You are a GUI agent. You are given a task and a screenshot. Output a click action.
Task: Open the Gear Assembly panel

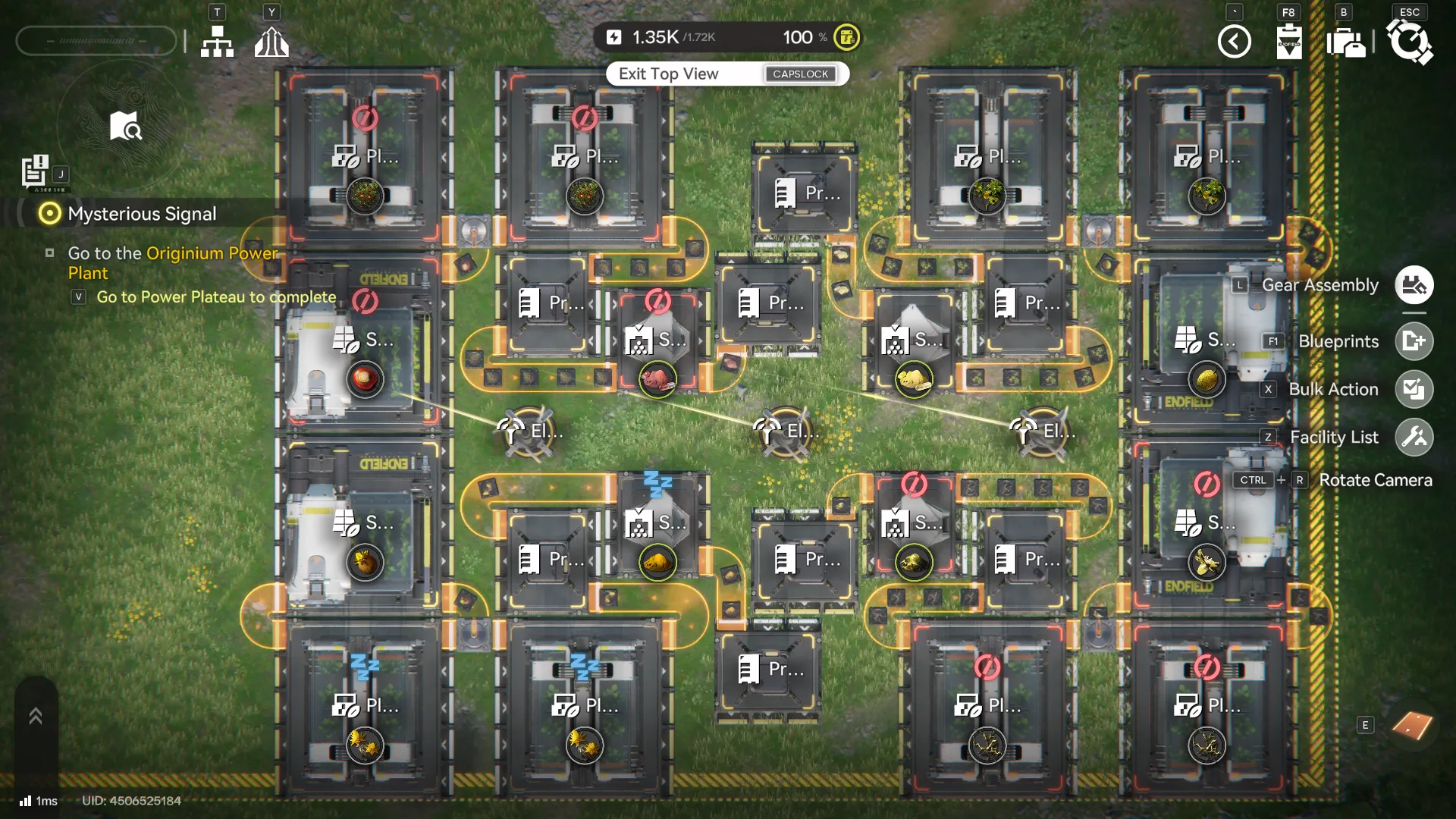click(1414, 284)
